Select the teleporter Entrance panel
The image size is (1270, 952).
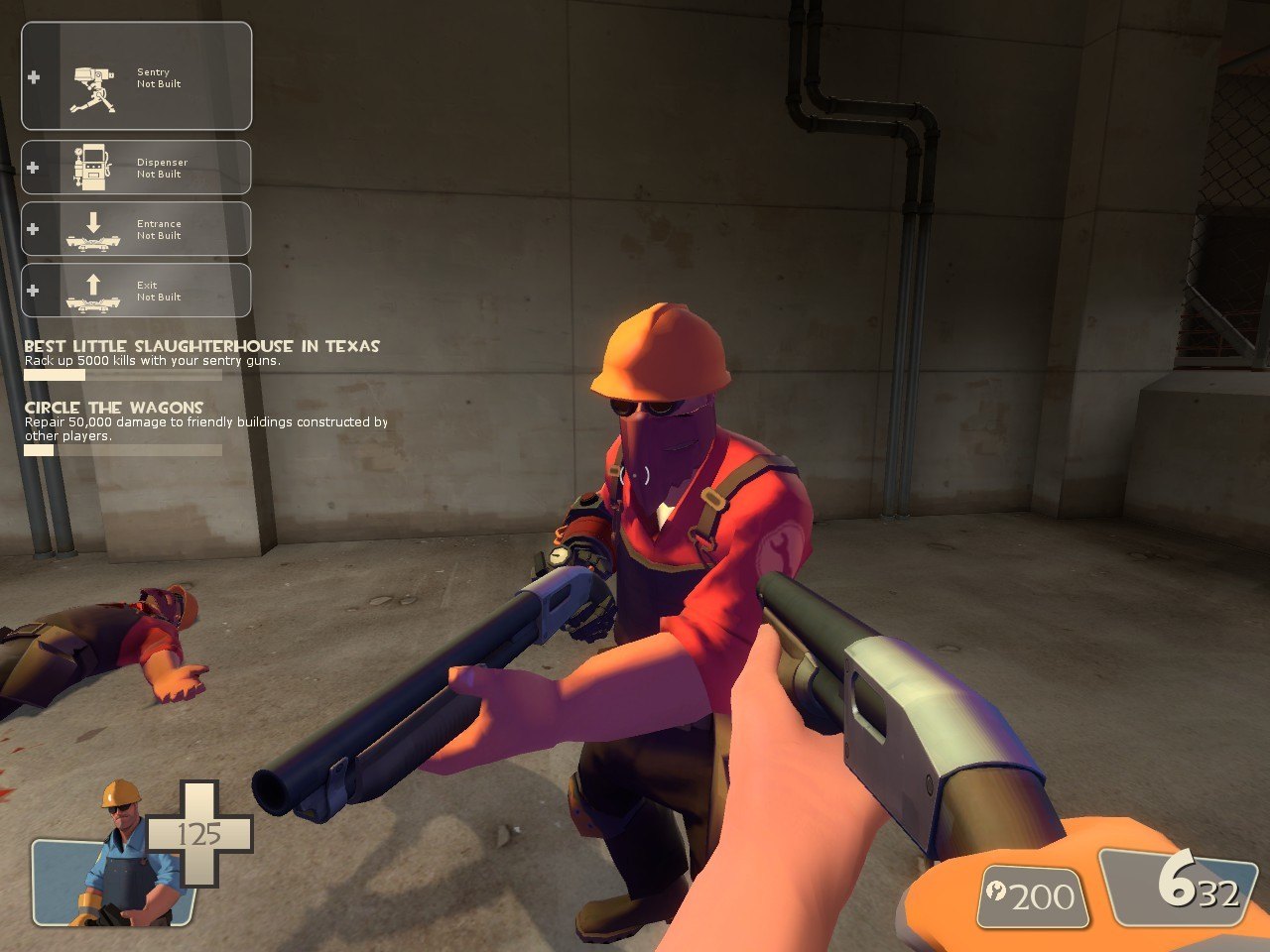137,229
